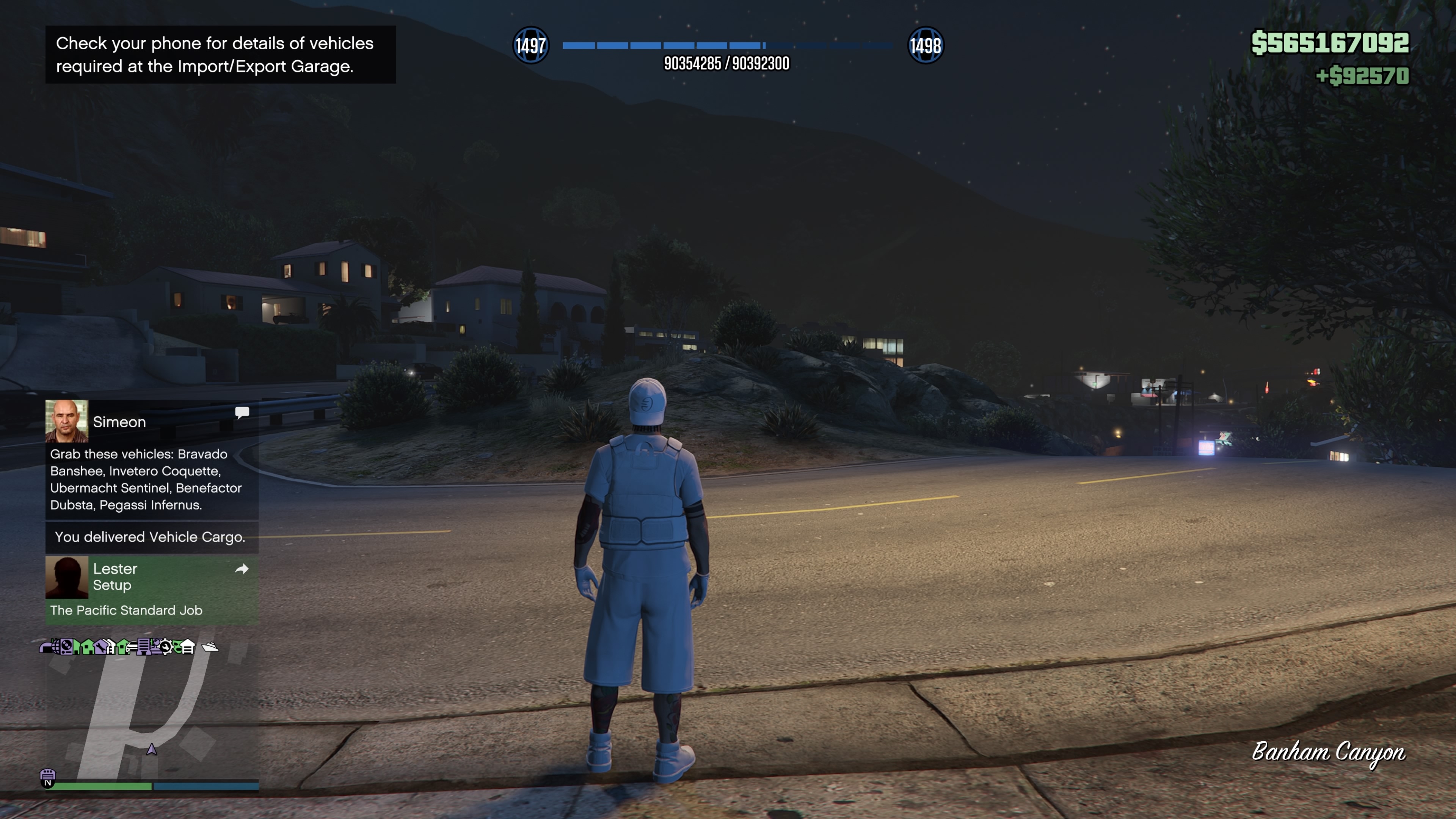Click the white garage blip on the minimap
This screenshot has width=1456, height=819.
point(187,646)
